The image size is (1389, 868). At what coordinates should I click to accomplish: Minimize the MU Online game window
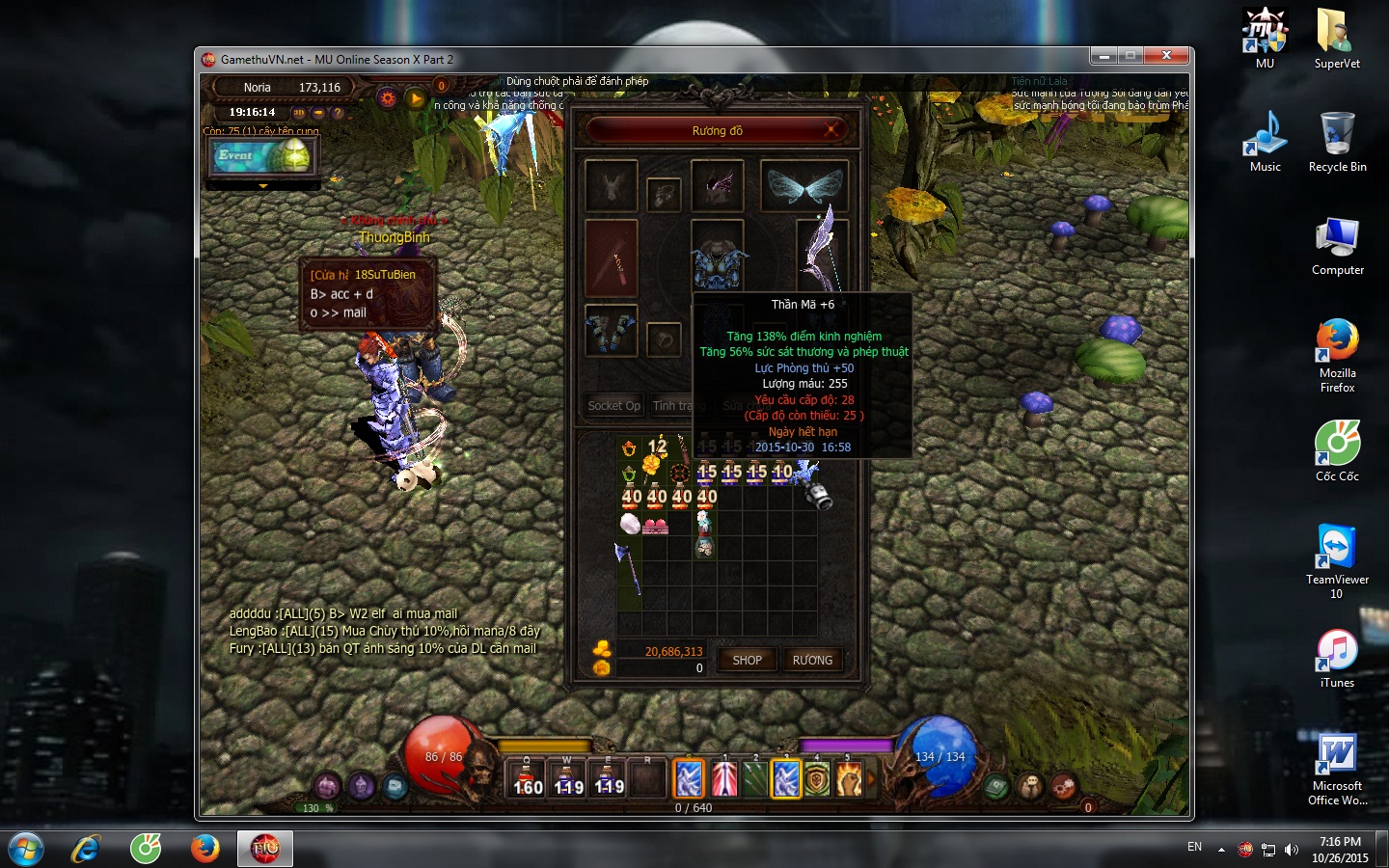coord(1105,56)
